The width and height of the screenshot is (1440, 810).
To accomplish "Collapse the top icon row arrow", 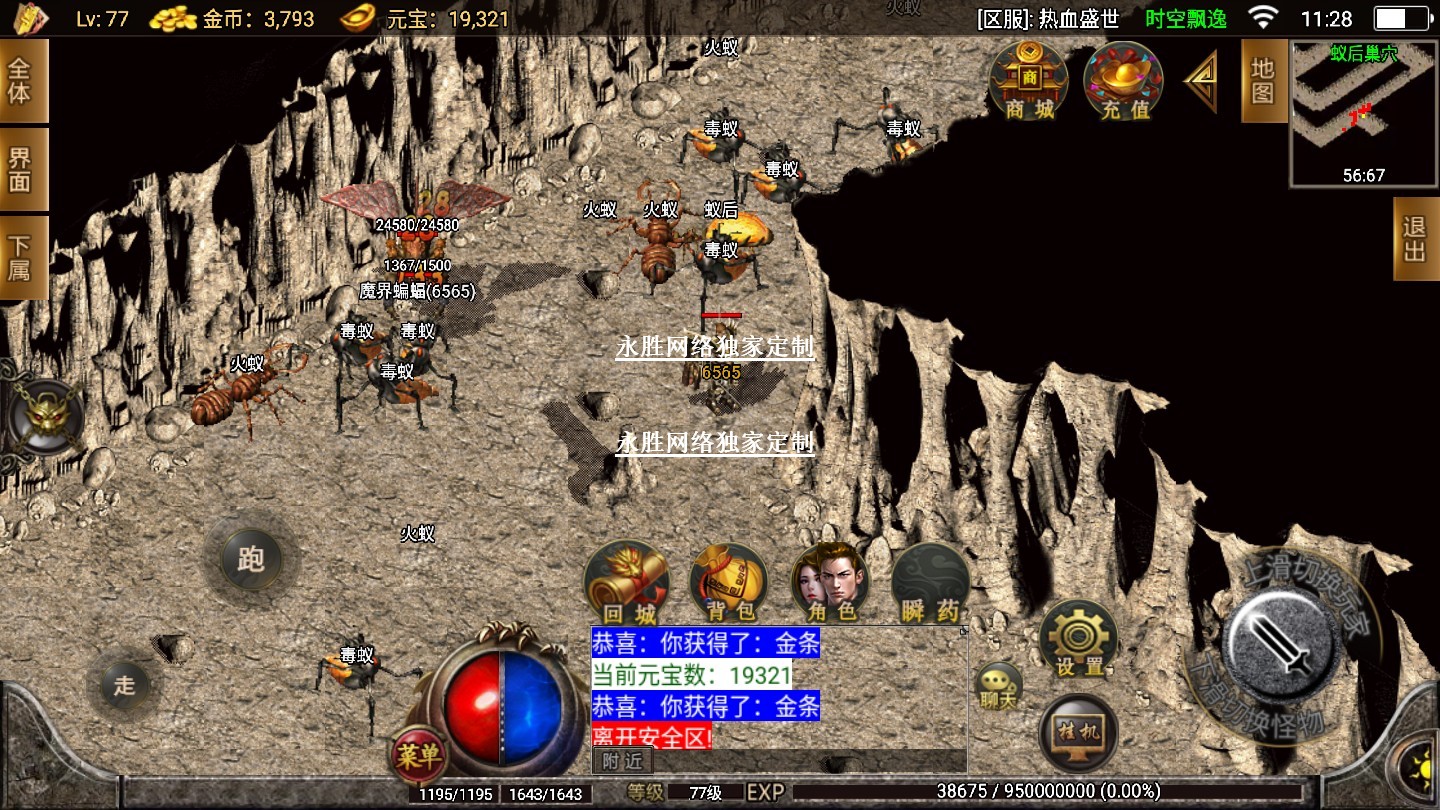I will click(x=1201, y=81).
